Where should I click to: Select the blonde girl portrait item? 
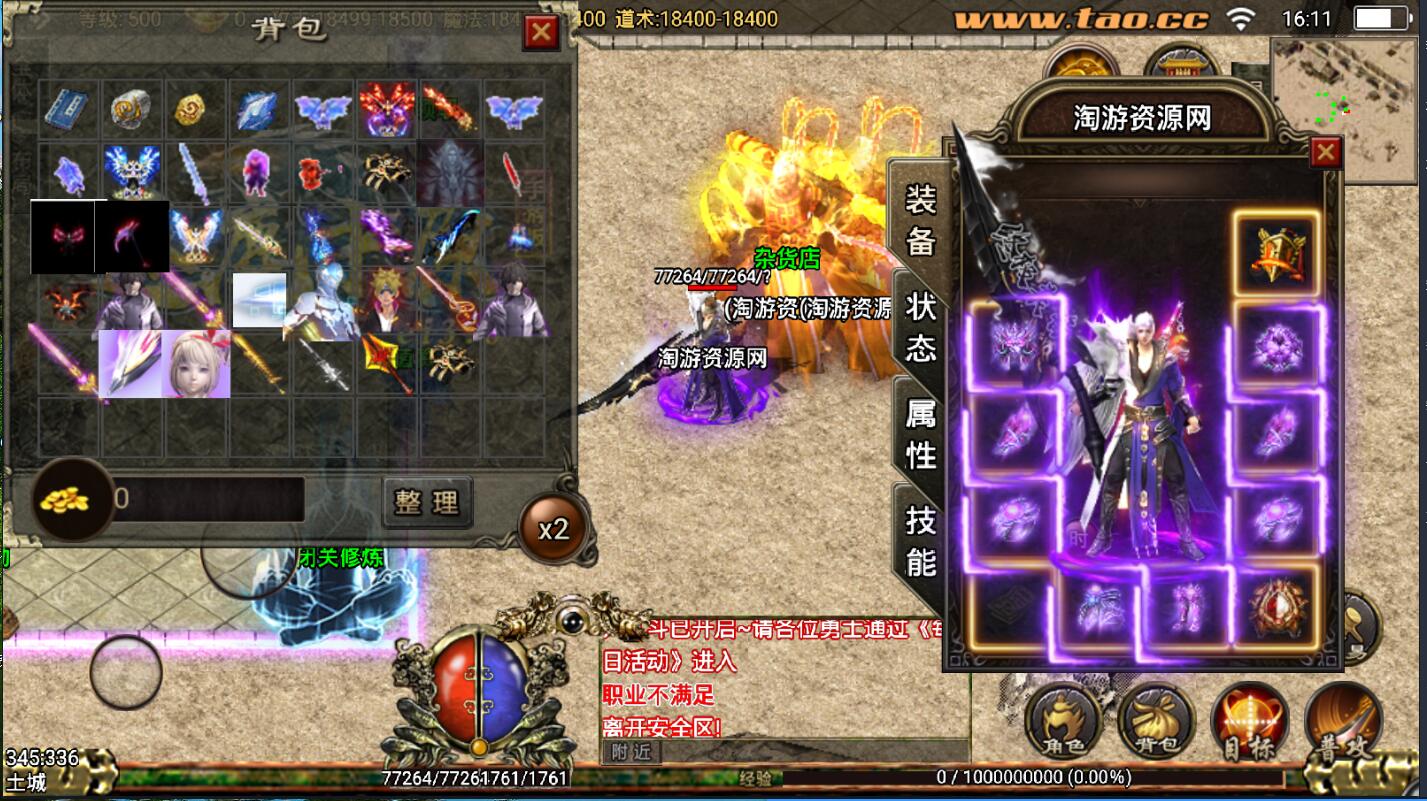pos(197,363)
